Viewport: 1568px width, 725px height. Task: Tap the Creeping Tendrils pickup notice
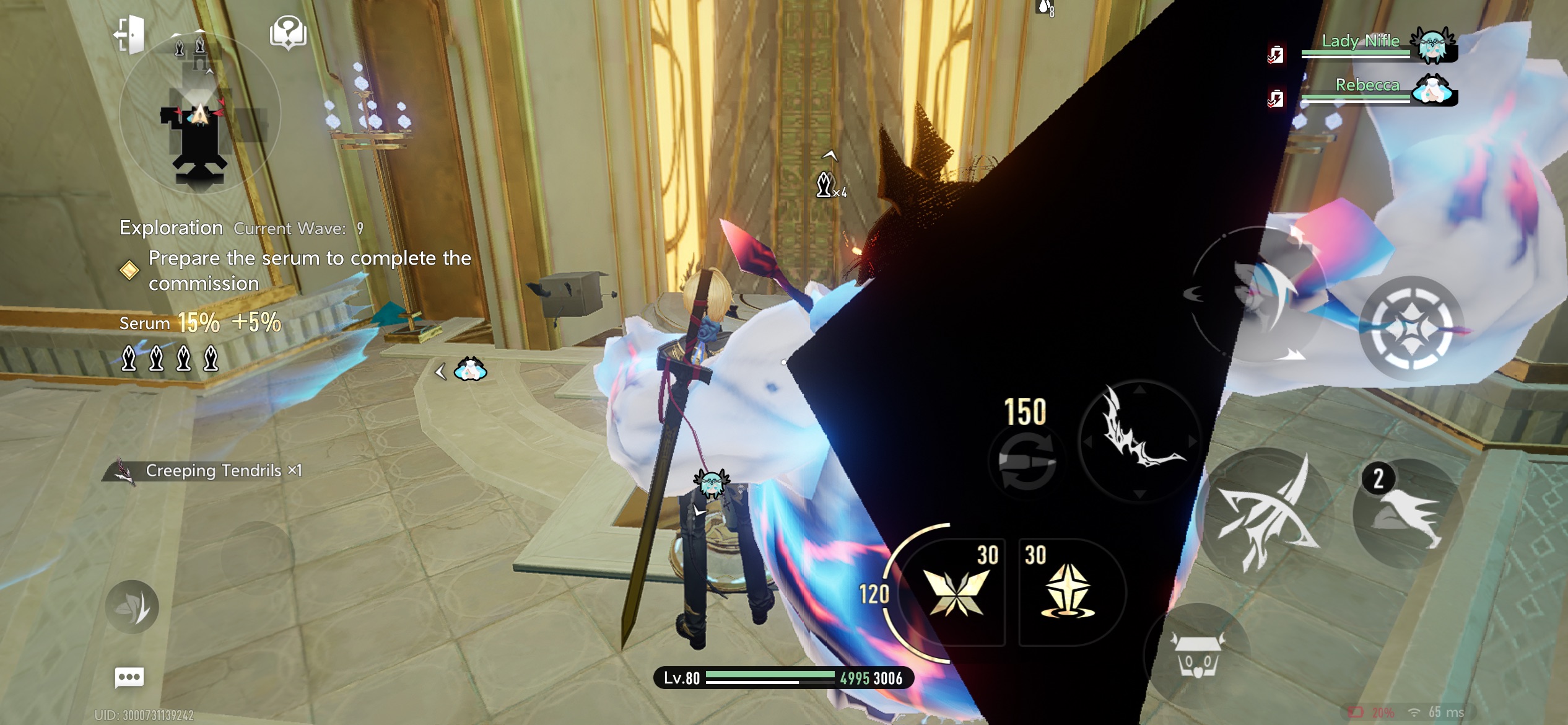tap(211, 471)
